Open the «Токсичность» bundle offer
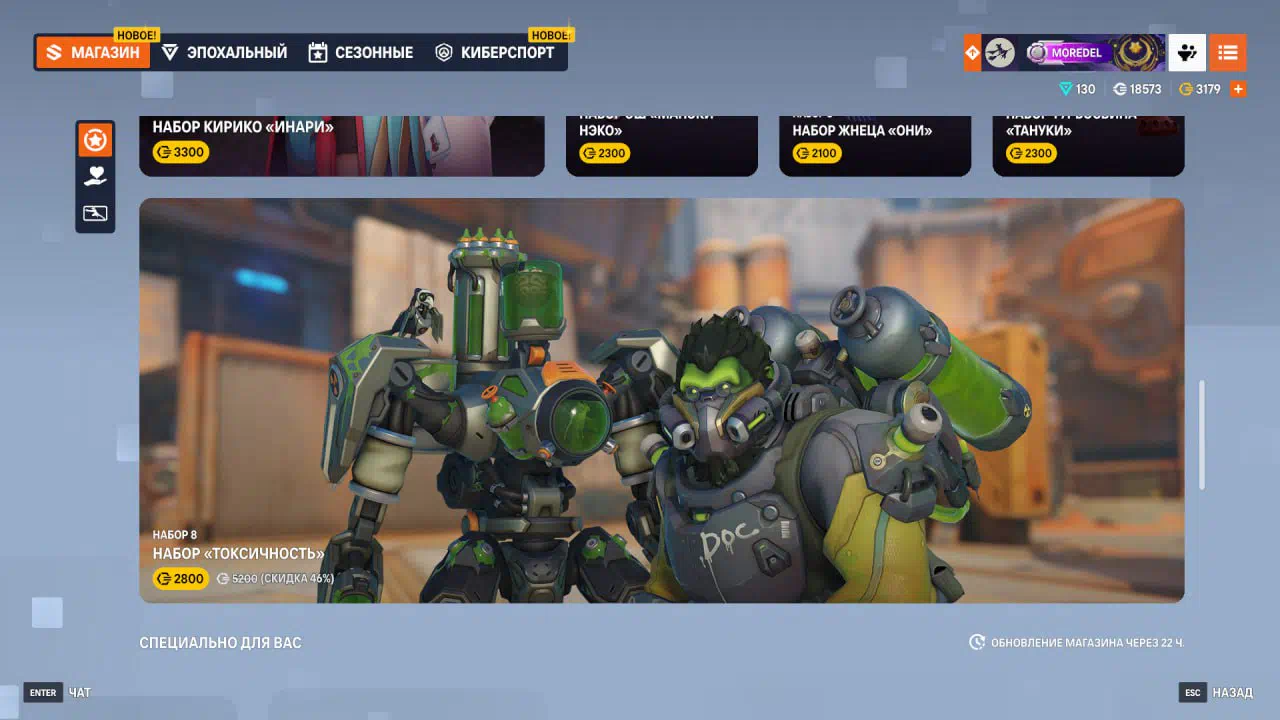This screenshot has height=720, width=1280. tap(661, 400)
